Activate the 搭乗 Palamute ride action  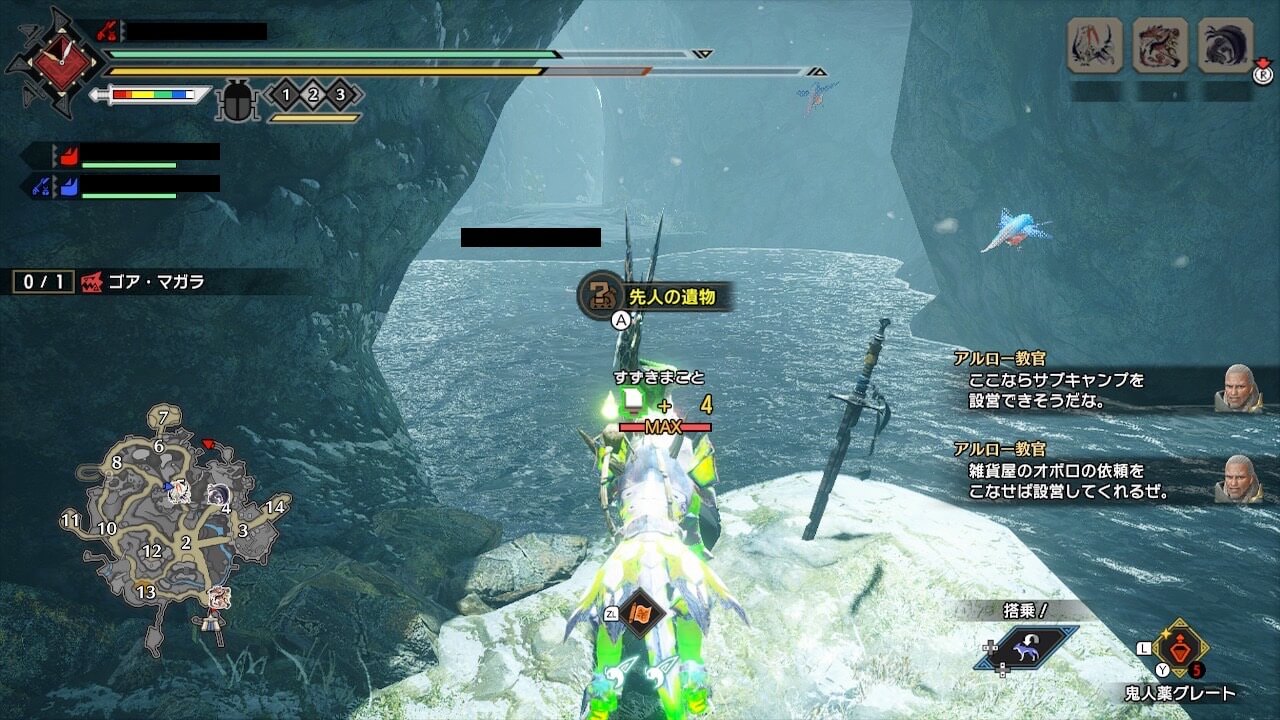(1026, 647)
